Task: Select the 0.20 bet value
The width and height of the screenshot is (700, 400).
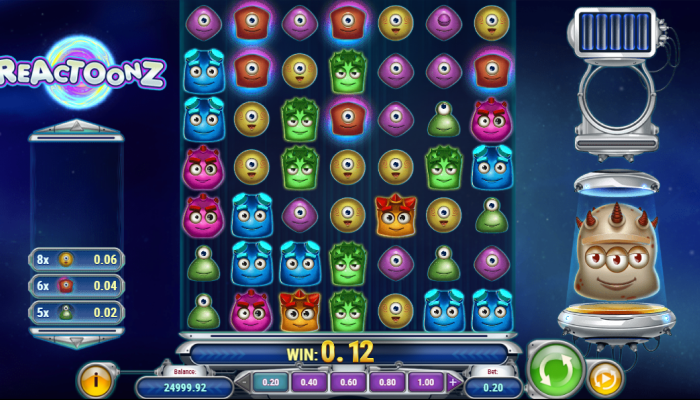Action: pyautogui.click(x=271, y=382)
